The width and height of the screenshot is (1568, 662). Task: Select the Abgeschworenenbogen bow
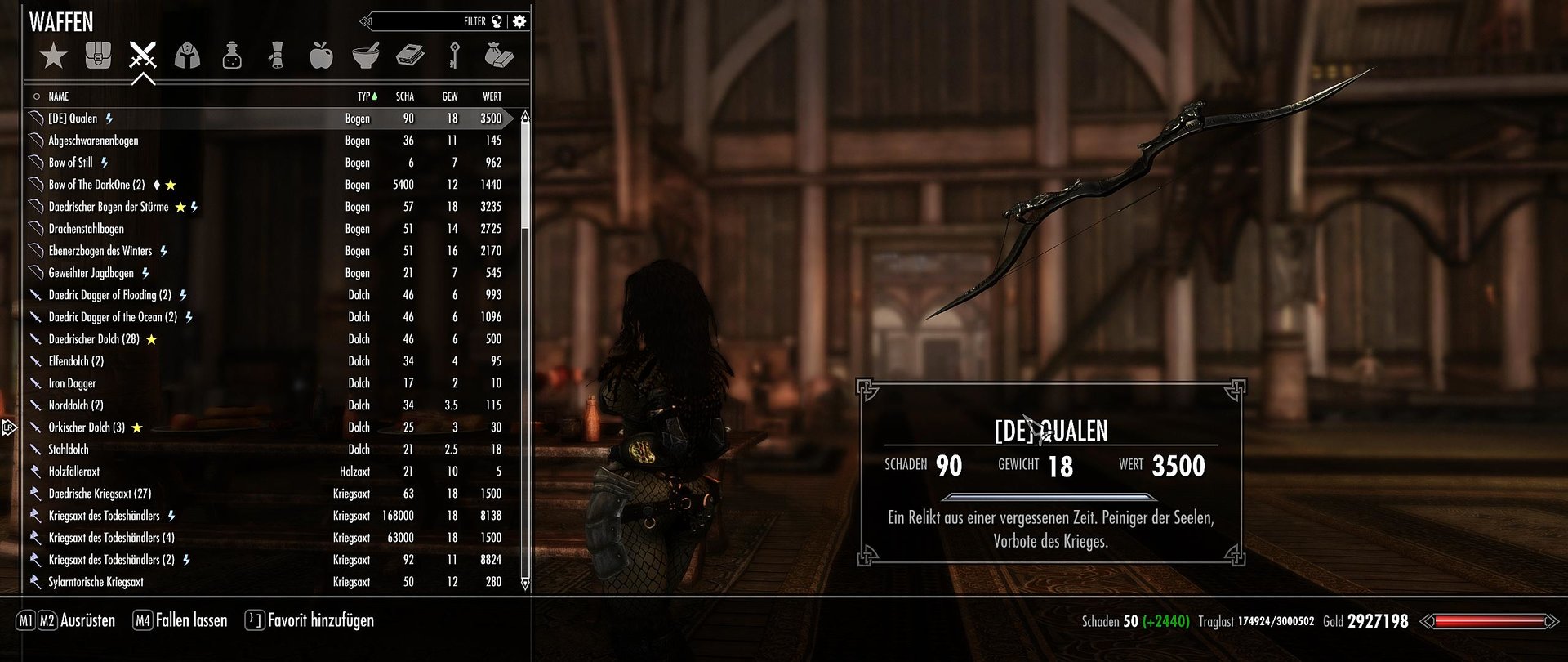94,141
